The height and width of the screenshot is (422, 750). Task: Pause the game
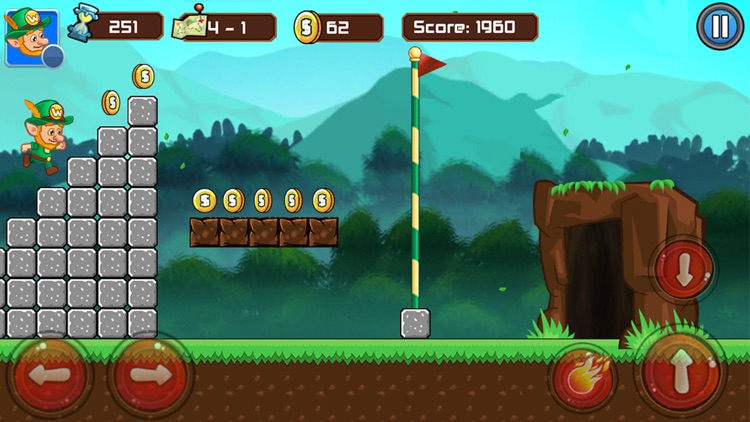[x=716, y=26]
